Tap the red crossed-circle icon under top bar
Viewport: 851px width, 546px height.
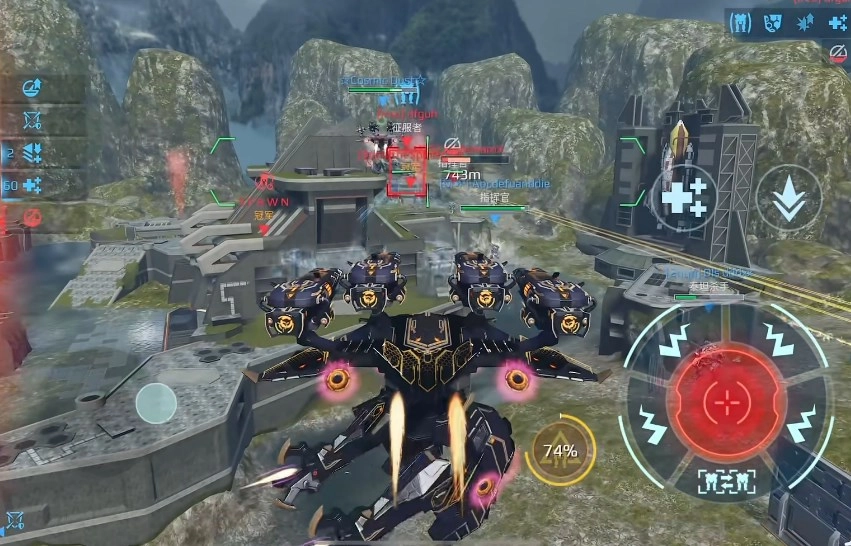pos(839,51)
